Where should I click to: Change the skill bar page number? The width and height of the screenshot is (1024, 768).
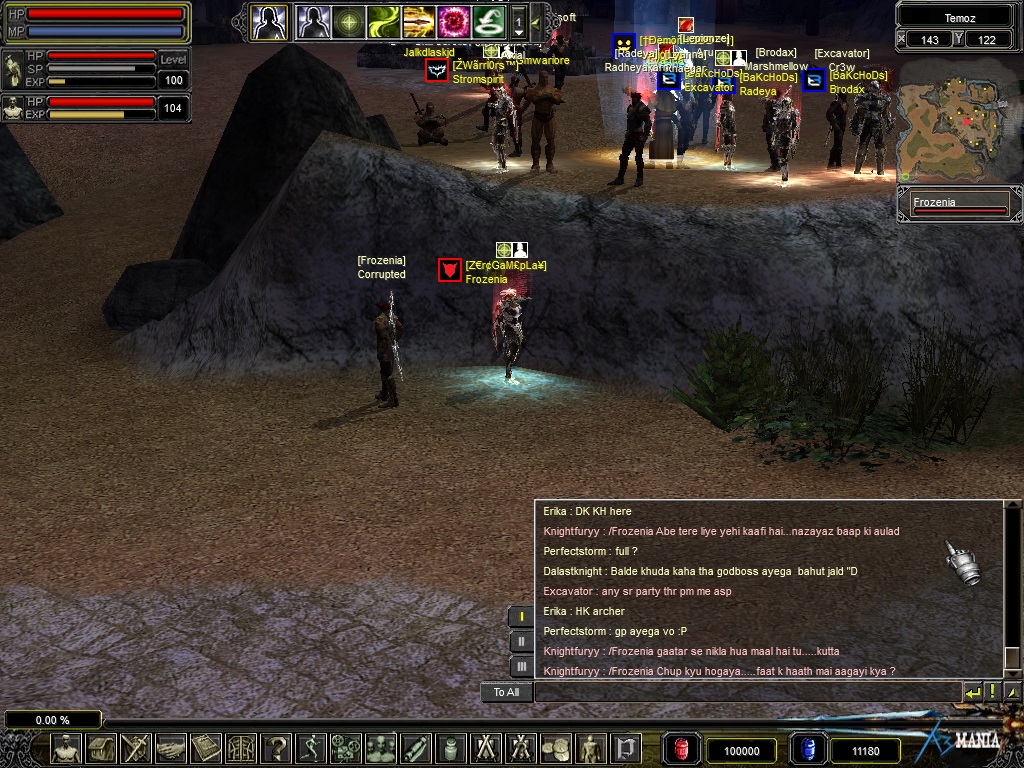pos(519,21)
